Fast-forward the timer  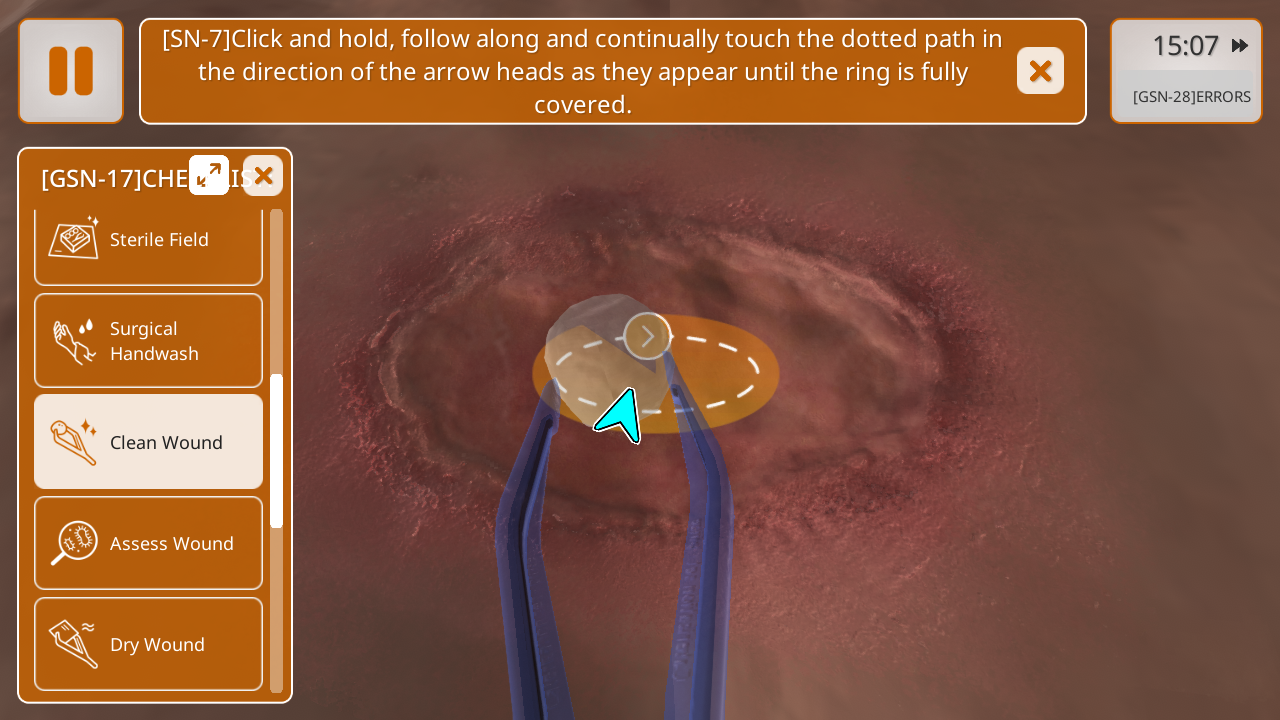(x=1240, y=45)
